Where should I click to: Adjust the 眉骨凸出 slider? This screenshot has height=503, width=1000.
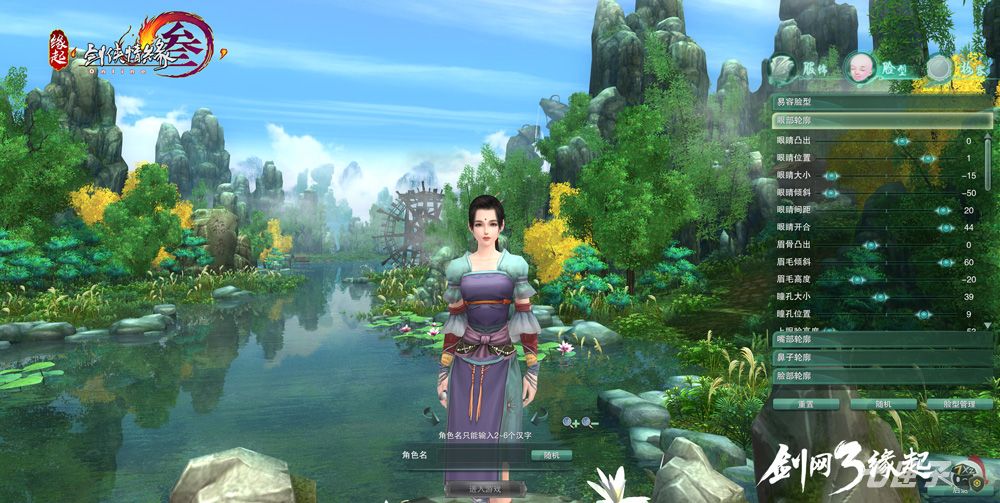tap(870, 245)
